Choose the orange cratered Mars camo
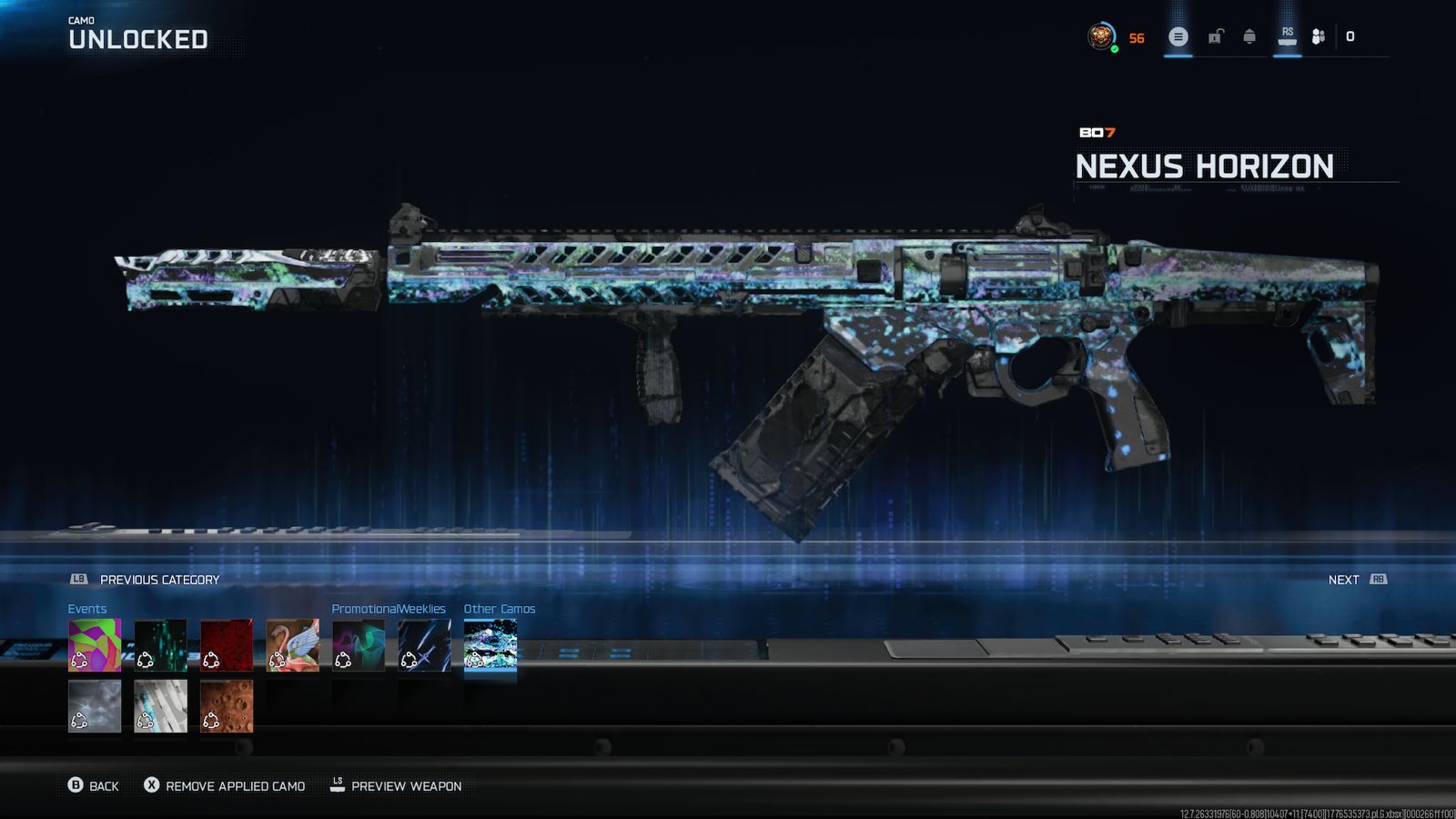The width and height of the screenshot is (1456, 819). (227, 706)
